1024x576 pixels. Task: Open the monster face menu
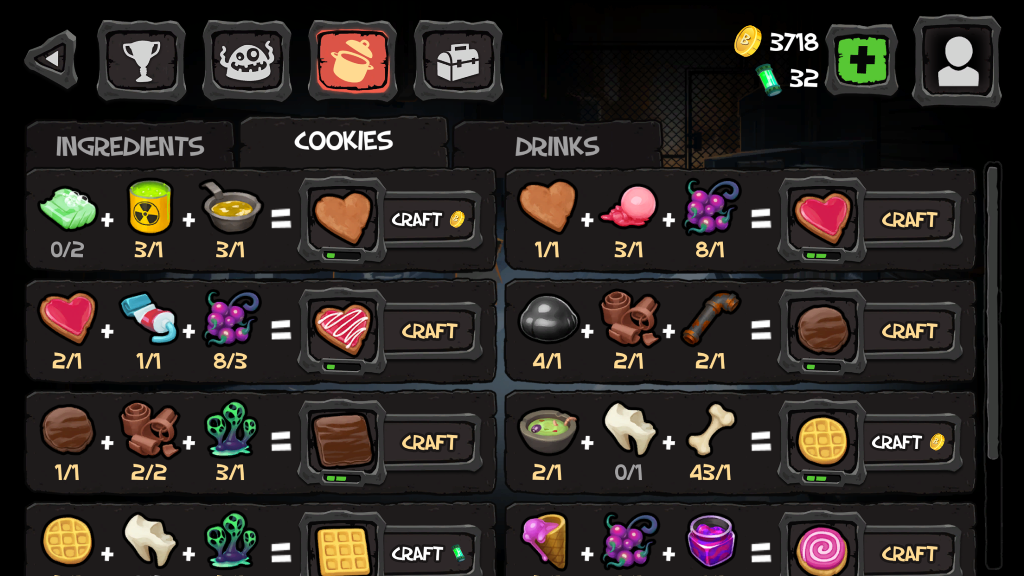(247, 60)
